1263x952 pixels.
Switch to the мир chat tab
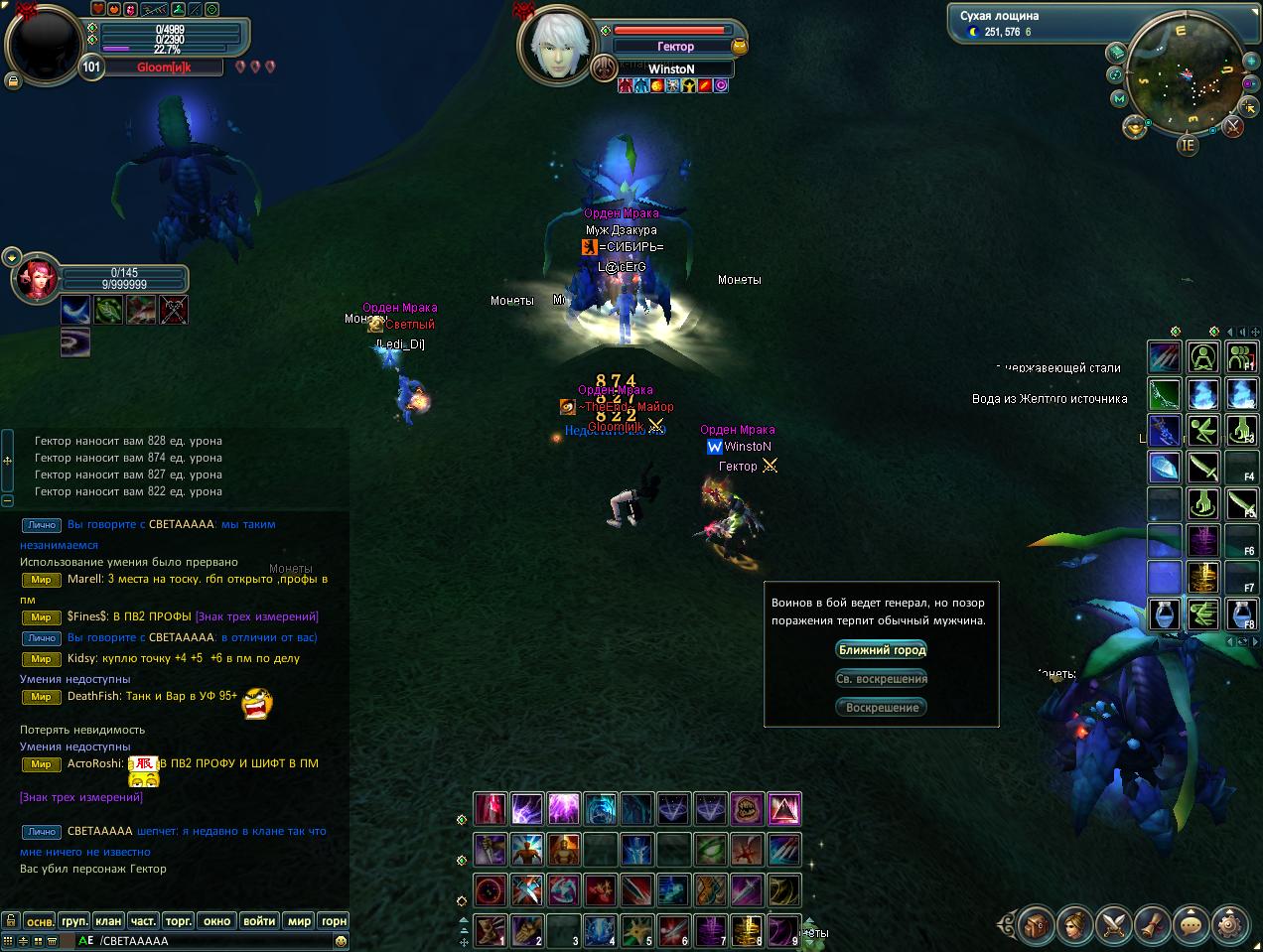pyautogui.click(x=299, y=920)
